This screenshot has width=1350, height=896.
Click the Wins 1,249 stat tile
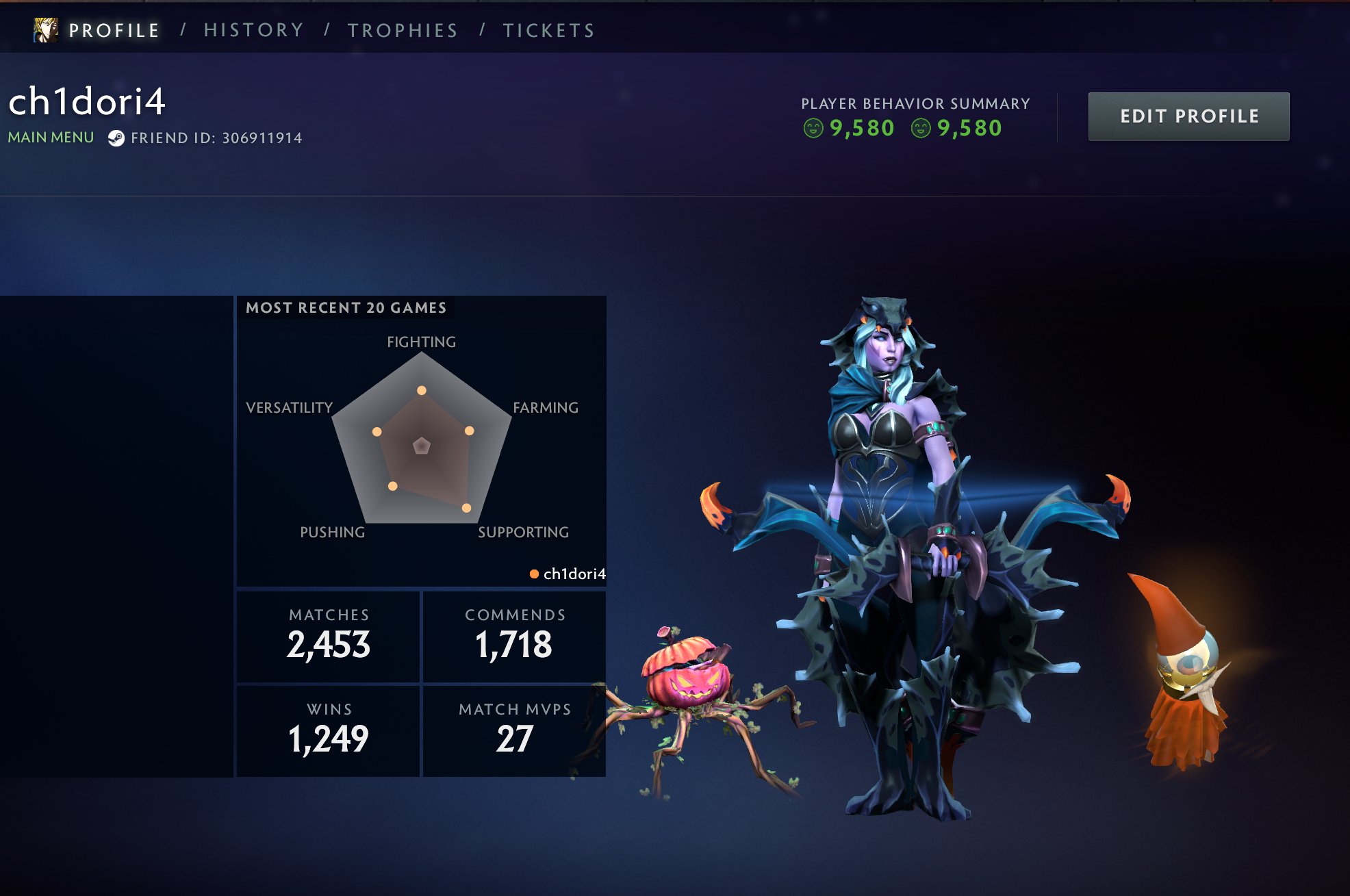pos(329,730)
